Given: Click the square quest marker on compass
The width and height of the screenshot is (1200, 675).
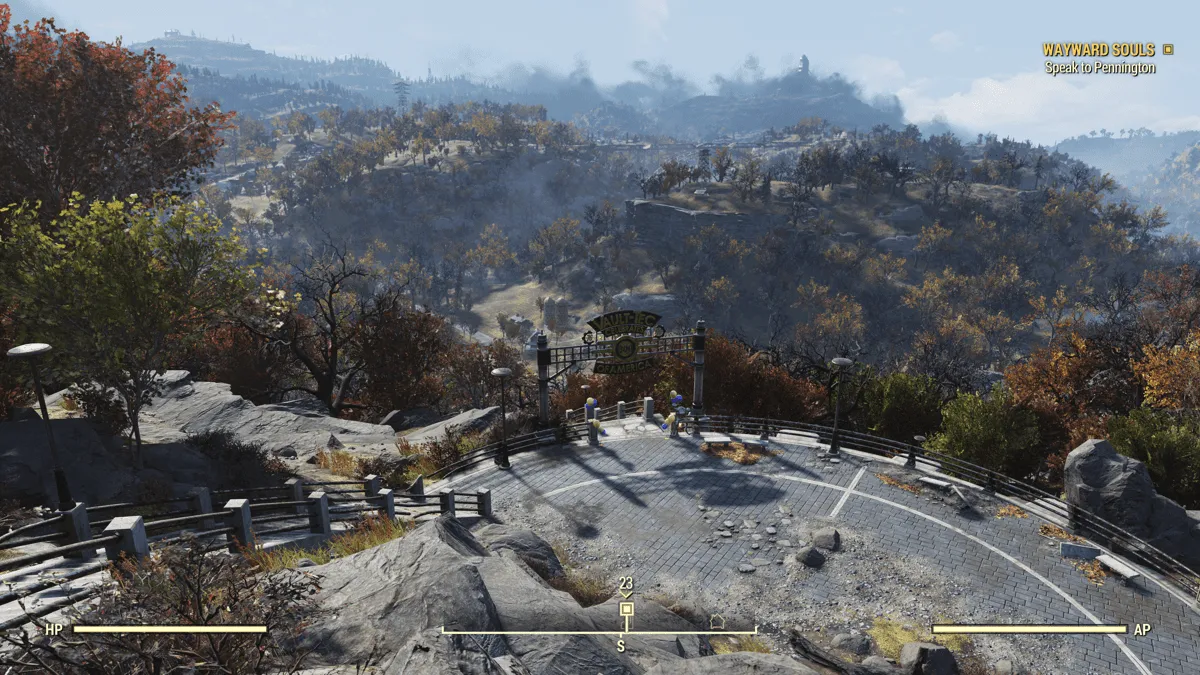Looking at the screenshot, I should (626, 609).
